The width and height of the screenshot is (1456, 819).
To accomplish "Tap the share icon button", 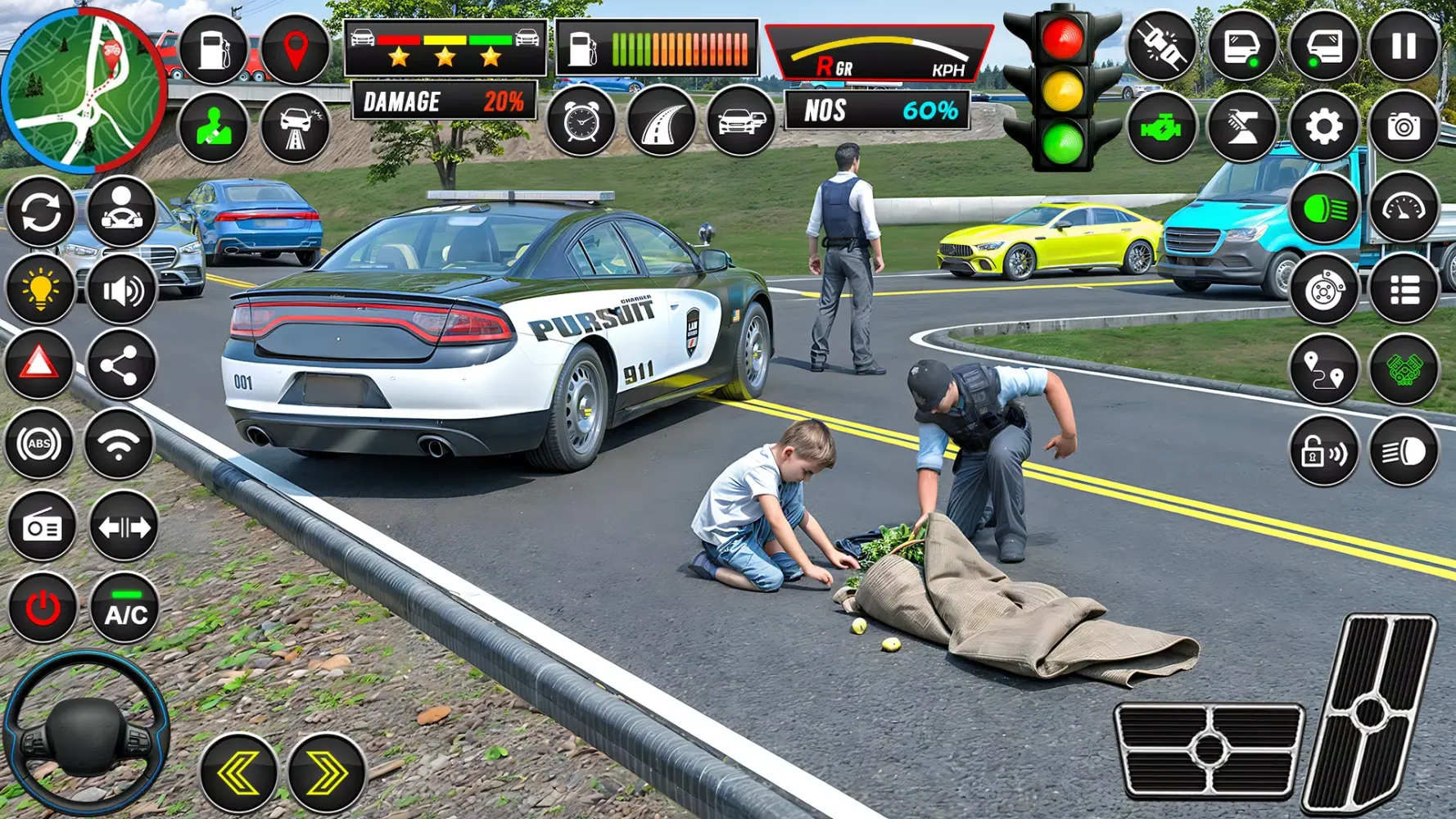I will (120, 365).
